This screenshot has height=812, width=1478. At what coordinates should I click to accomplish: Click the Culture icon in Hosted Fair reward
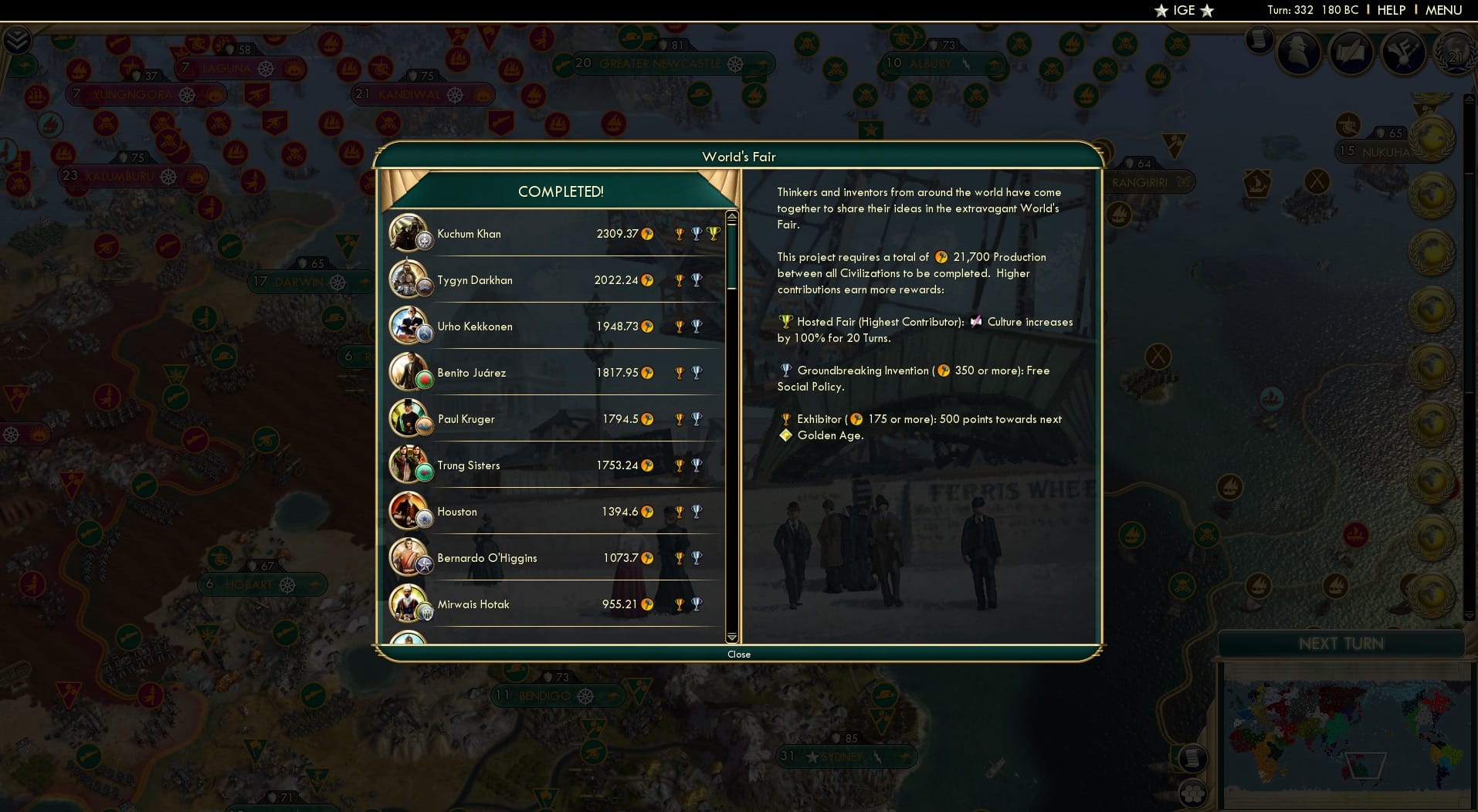[x=975, y=322]
